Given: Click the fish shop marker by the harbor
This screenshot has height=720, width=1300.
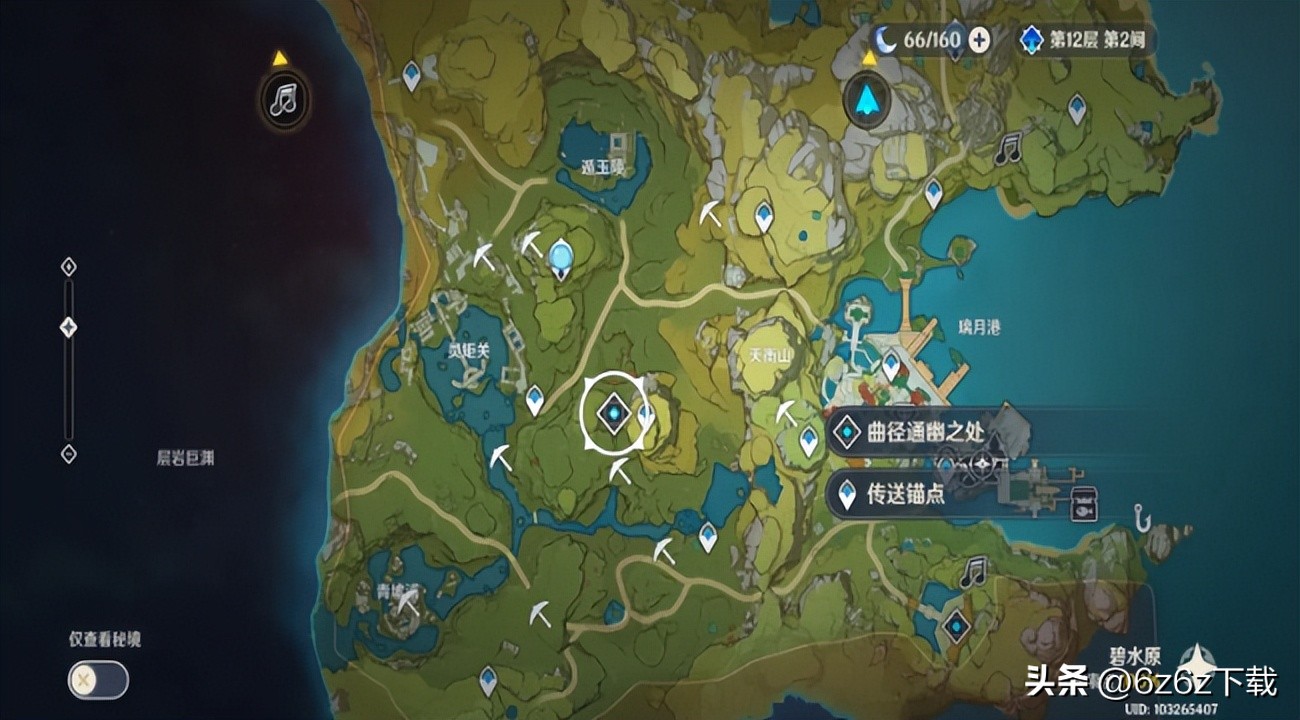Looking at the screenshot, I should (1083, 502).
